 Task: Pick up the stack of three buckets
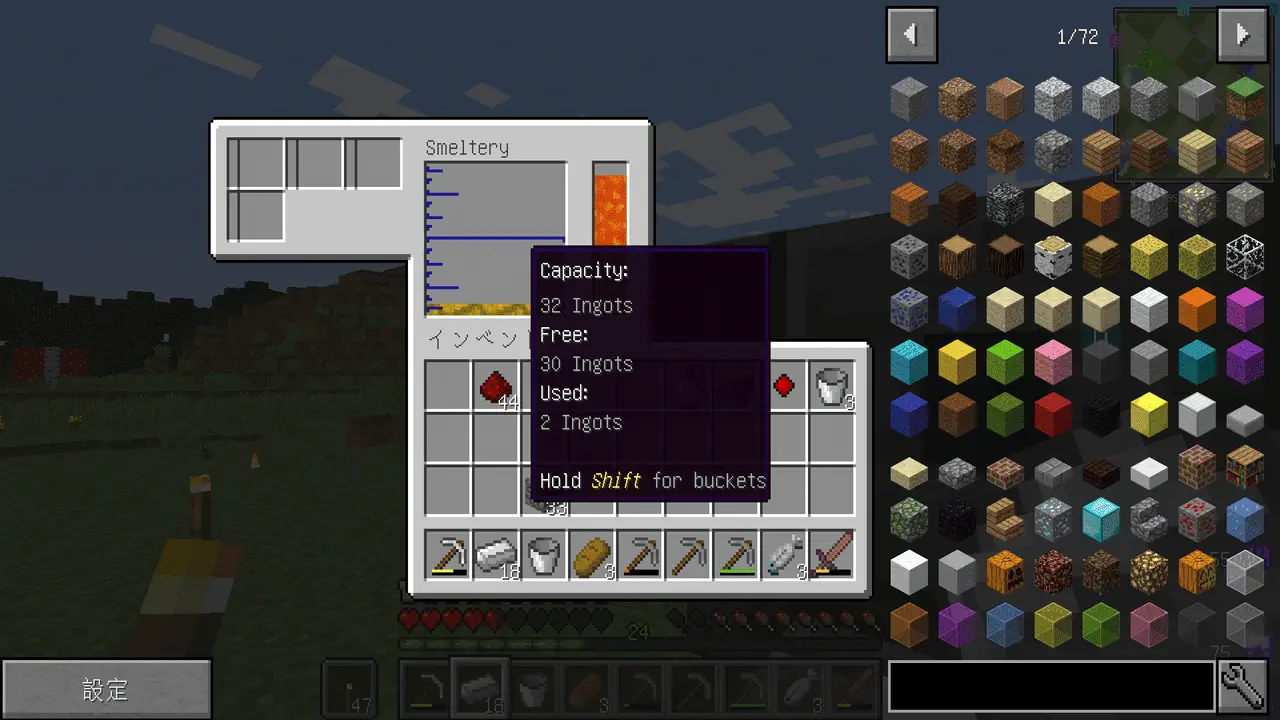coord(832,386)
